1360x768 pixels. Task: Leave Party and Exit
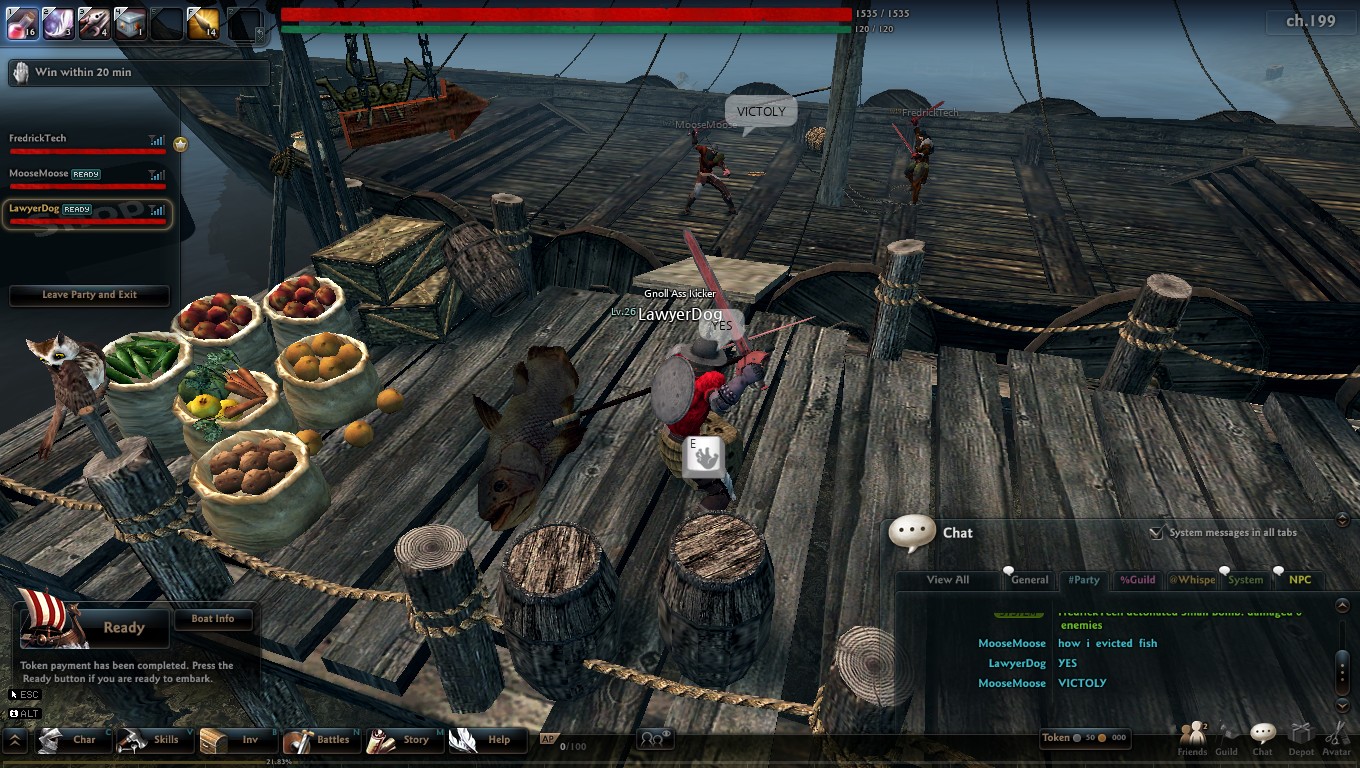point(89,295)
